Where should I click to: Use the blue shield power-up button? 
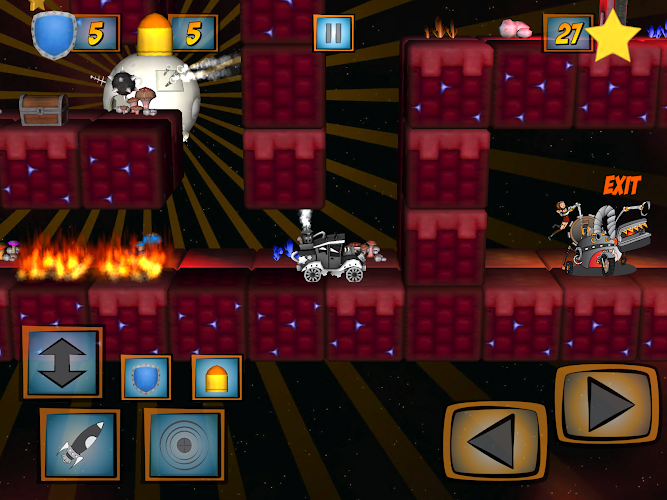pos(146,378)
